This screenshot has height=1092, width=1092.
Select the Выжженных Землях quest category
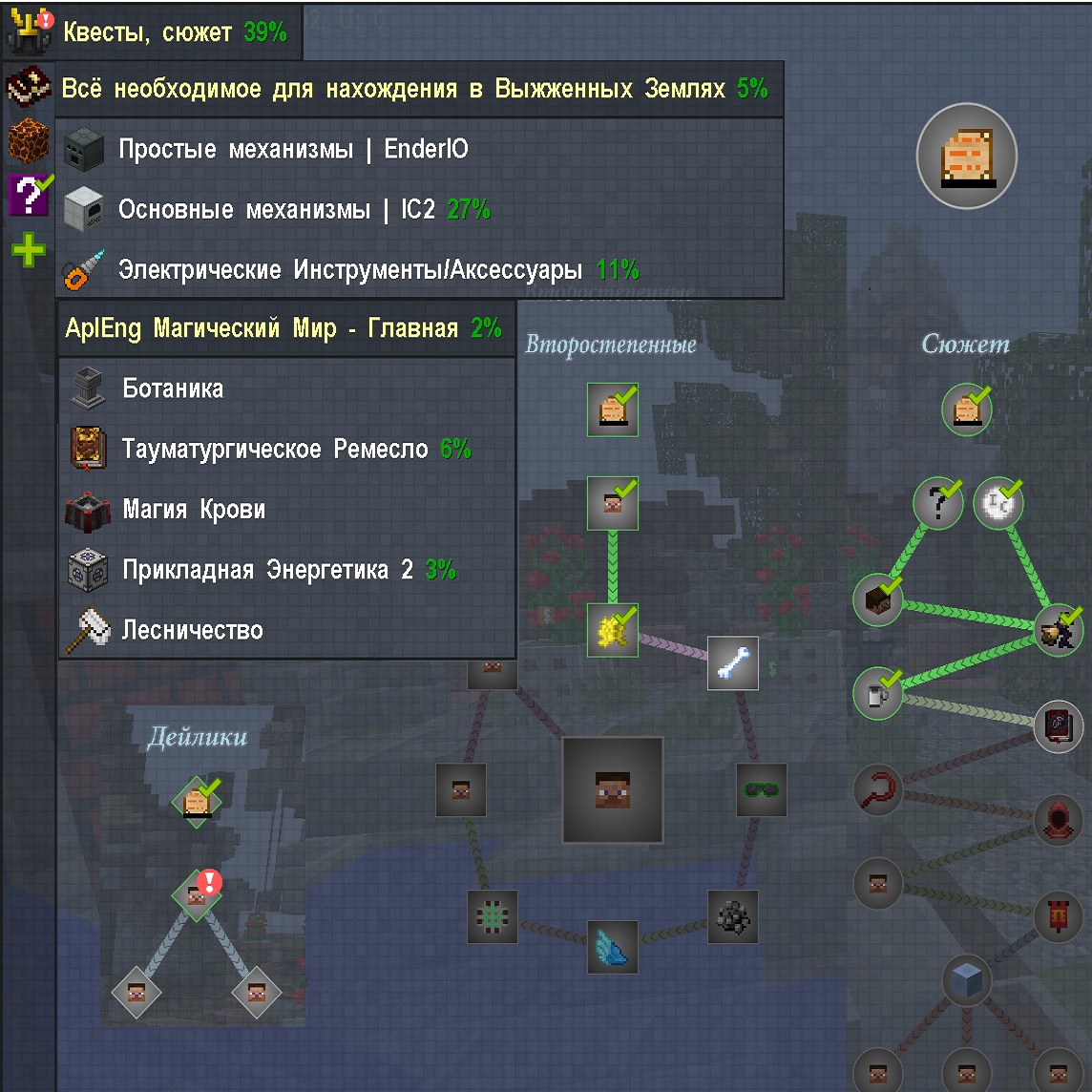pyautogui.click(x=413, y=90)
